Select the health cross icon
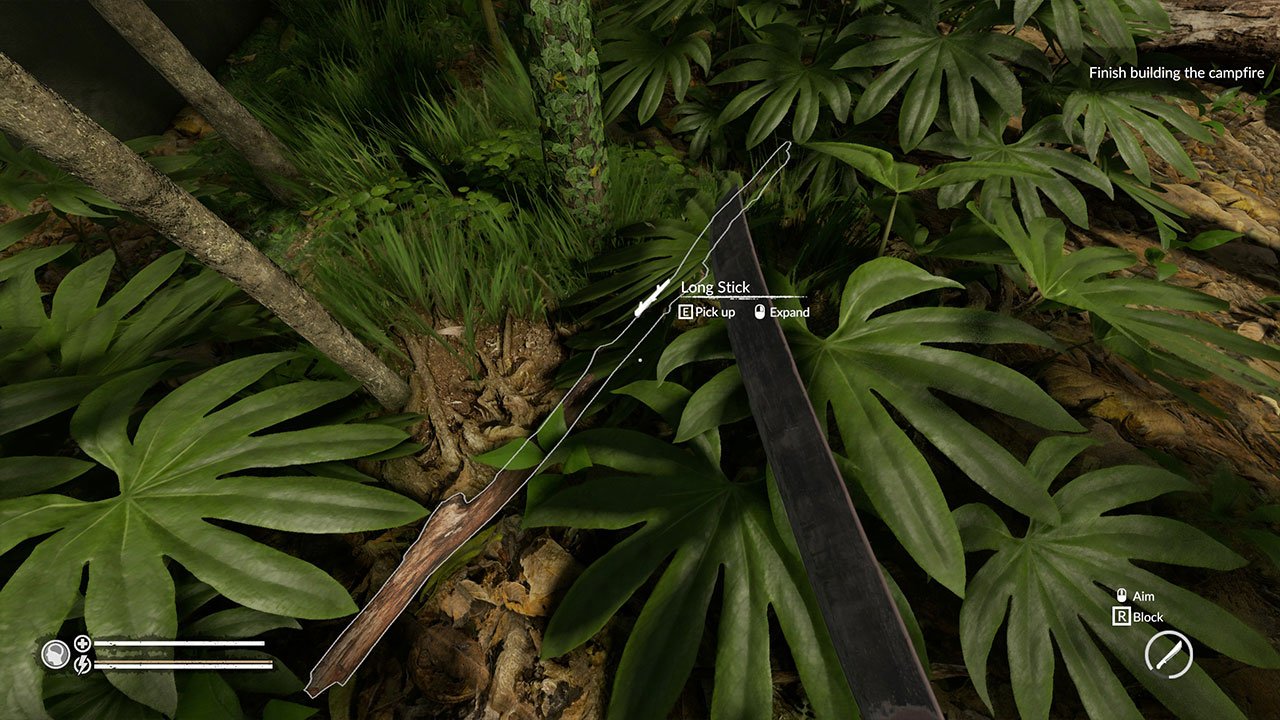Viewport: 1280px width, 720px height. (x=82, y=644)
